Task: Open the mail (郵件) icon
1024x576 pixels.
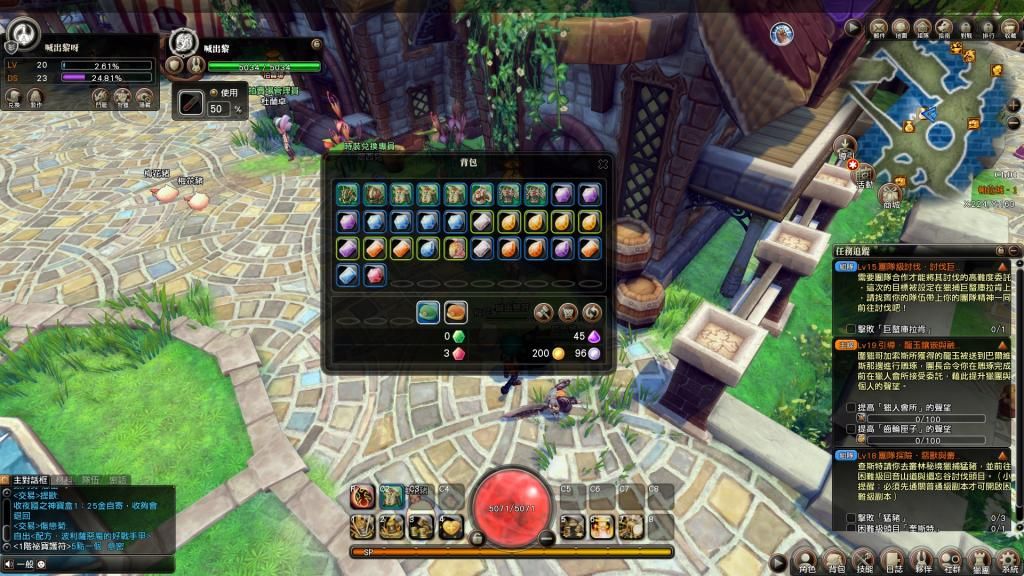Action: click(x=879, y=28)
